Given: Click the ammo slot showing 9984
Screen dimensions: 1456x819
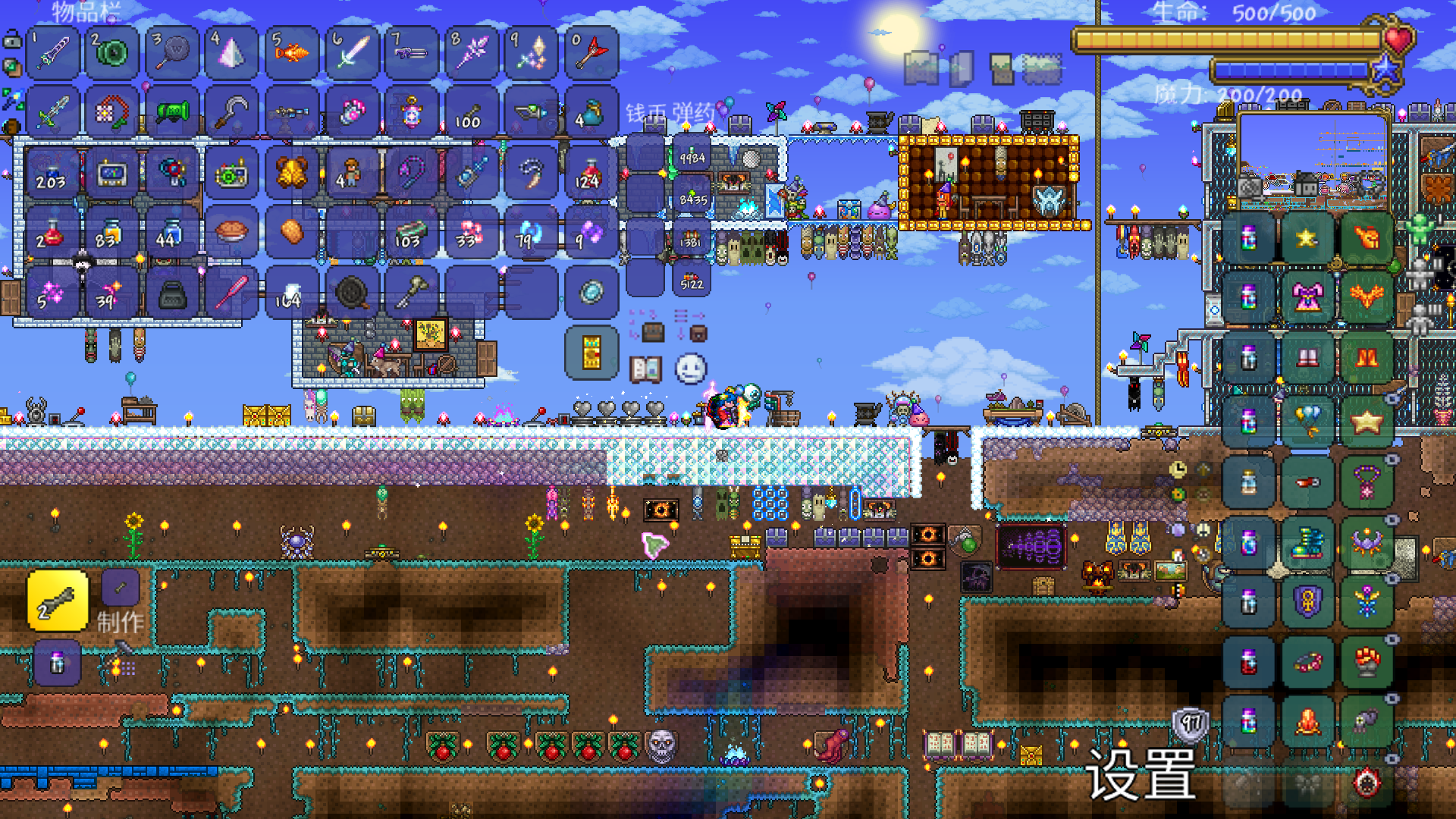Looking at the screenshot, I should coord(692,155).
